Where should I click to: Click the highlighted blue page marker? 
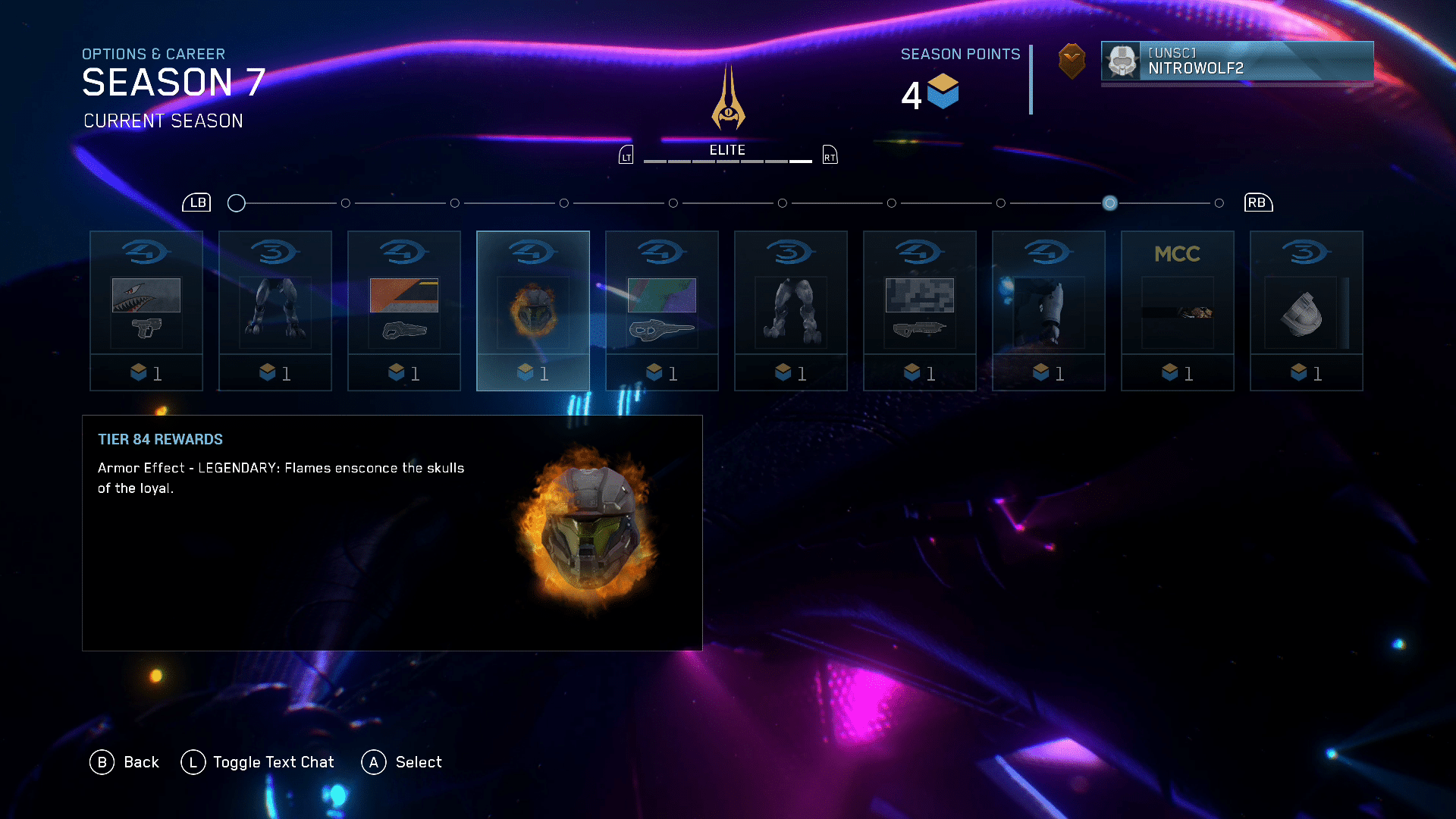(1109, 203)
